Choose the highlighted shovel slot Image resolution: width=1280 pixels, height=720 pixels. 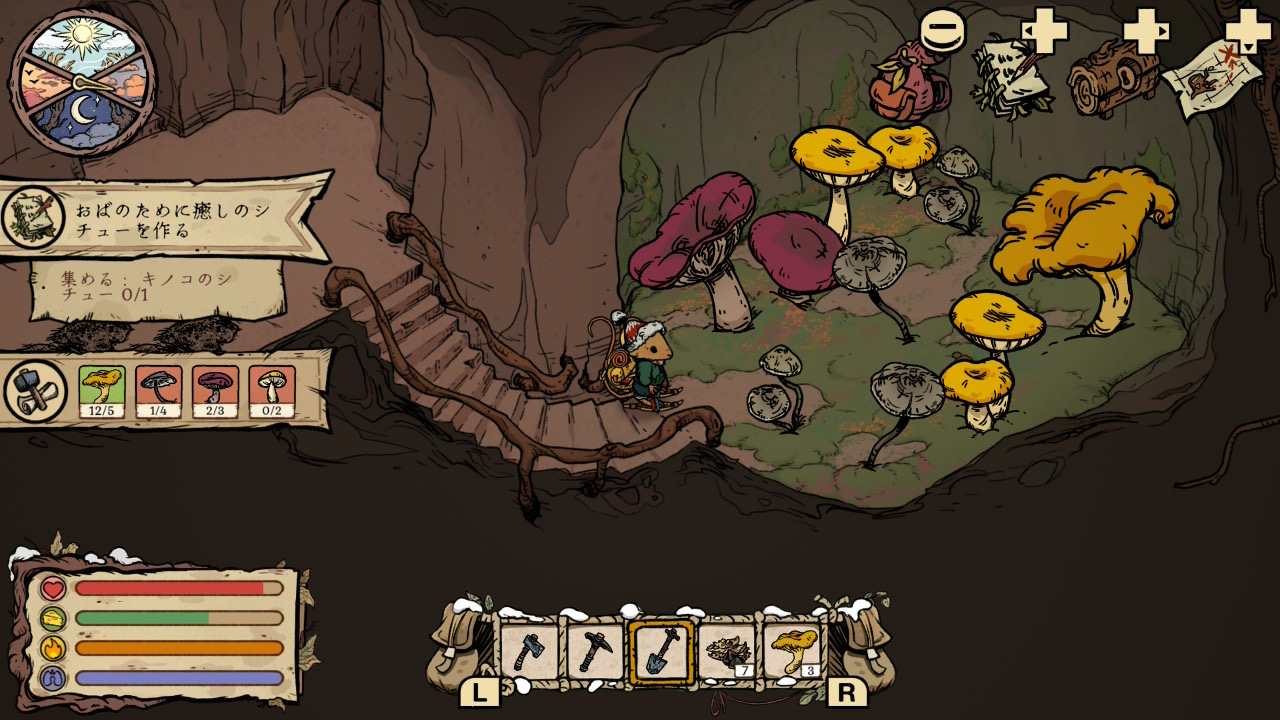(x=662, y=651)
